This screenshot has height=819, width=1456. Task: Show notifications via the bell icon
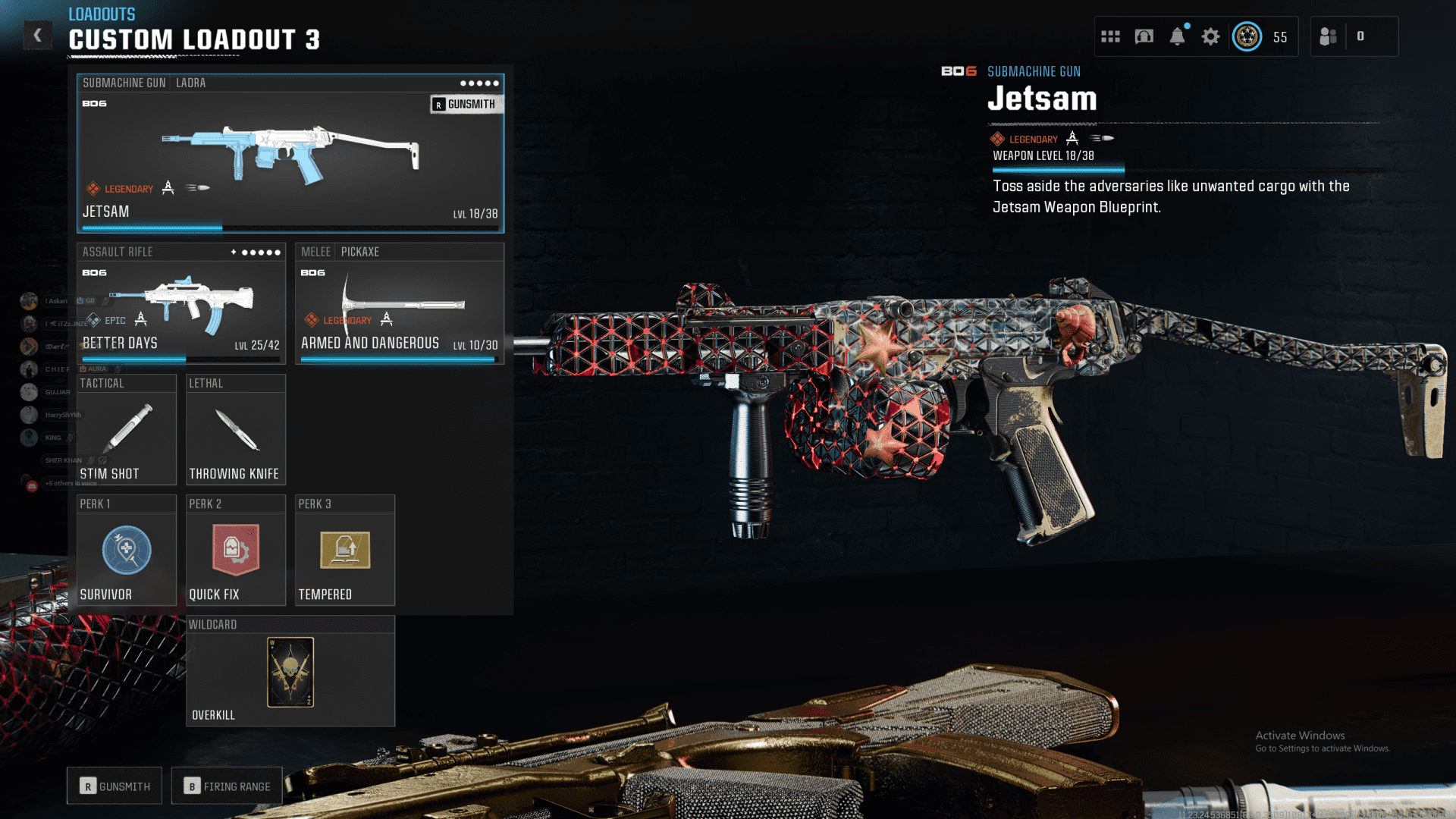(1177, 36)
